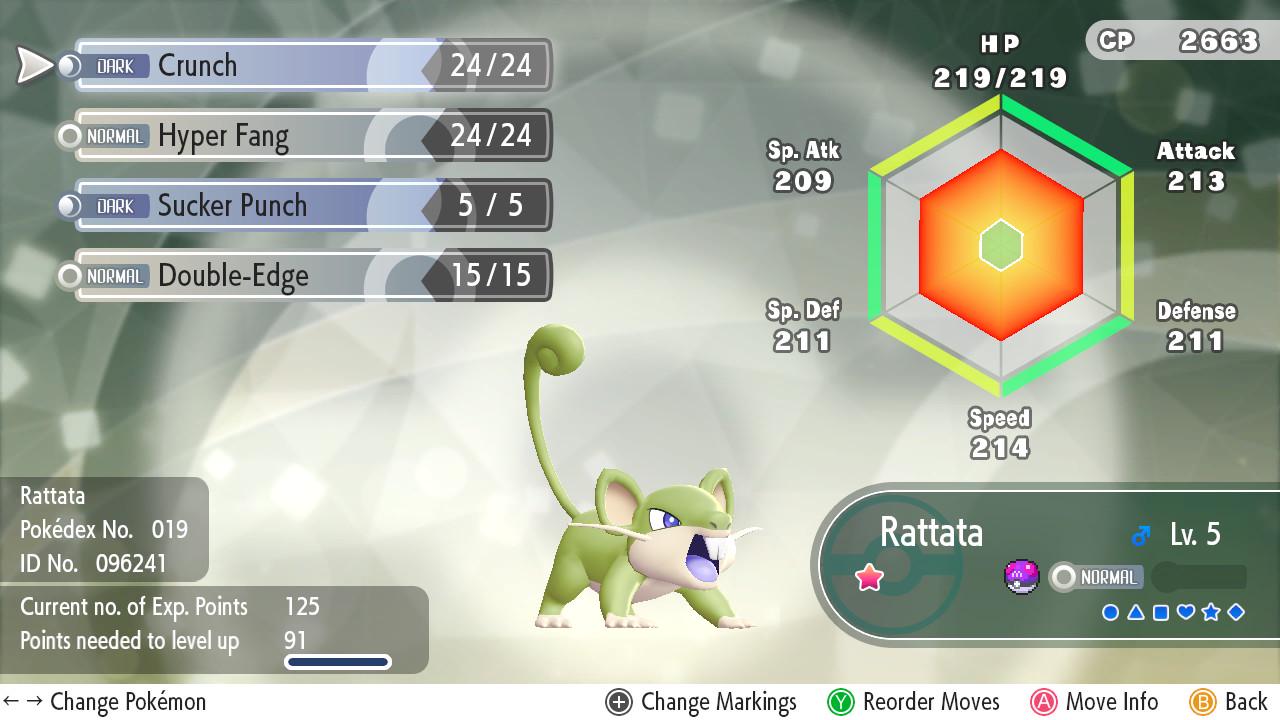Click the Dark type icon on Crunch
1280x720 pixels.
(115, 66)
